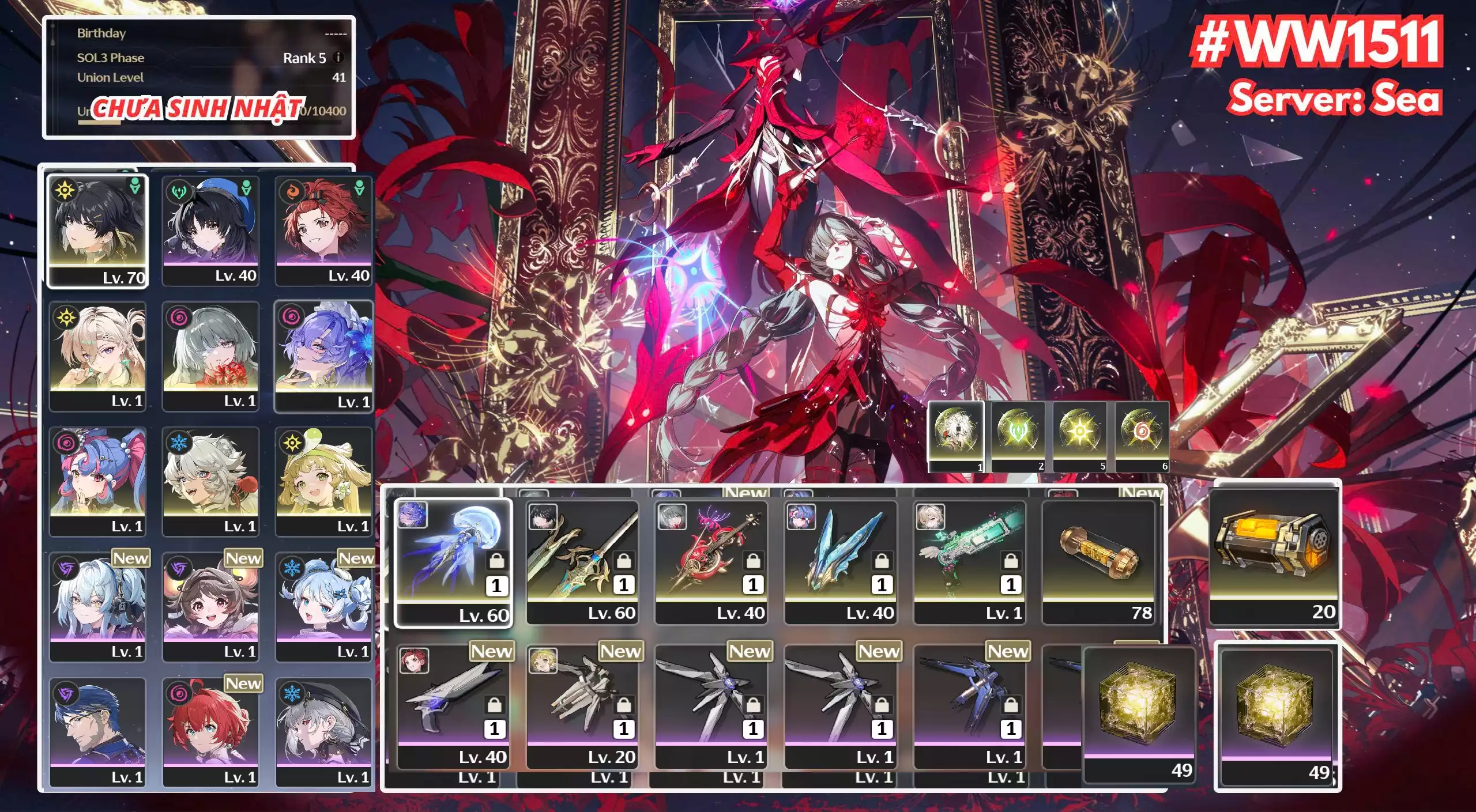Select the blue-and-pink twin-tail character tile
The image size is (1476, 812).
(x=97, y=481)
